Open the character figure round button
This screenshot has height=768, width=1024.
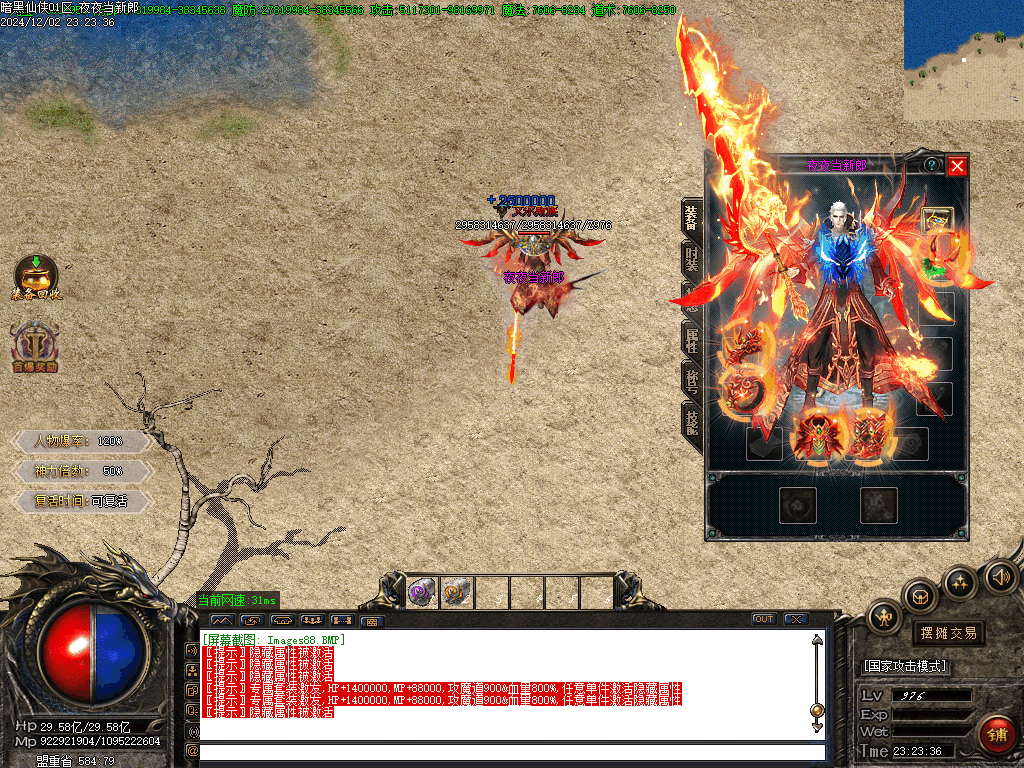pos(886,617)
